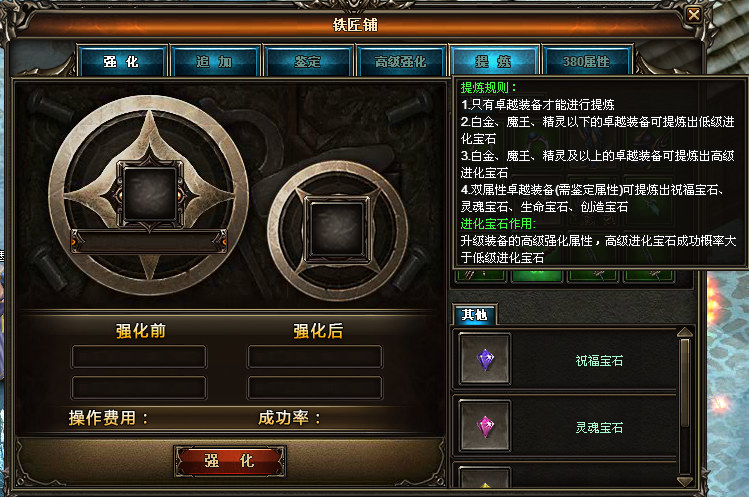Show the 380属性 tab
Image resolution: width=749 pixels, height=497 pixels.
click(x=587, y=62)
